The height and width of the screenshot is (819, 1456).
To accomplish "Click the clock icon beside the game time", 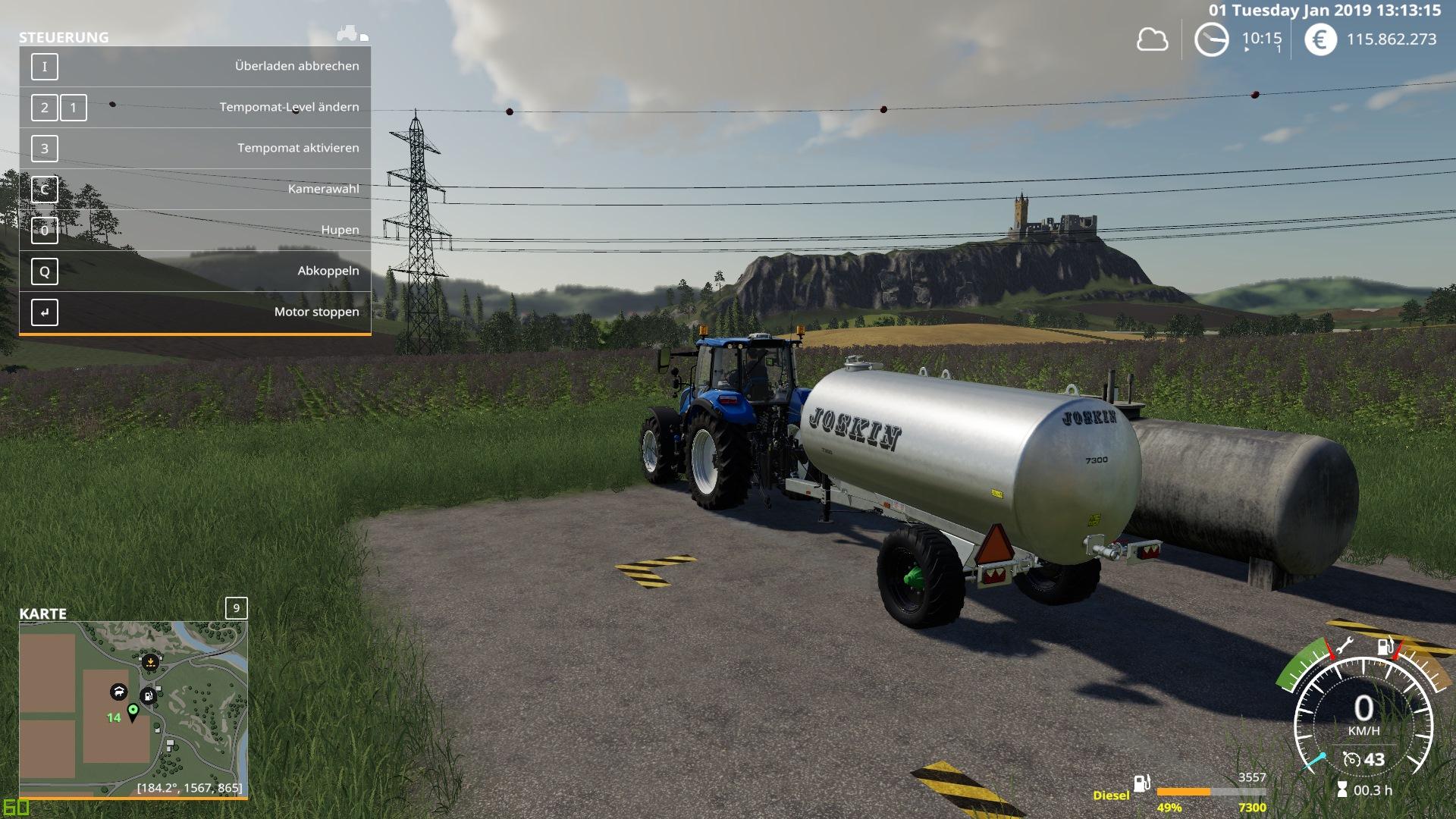I will (1211, 39).
